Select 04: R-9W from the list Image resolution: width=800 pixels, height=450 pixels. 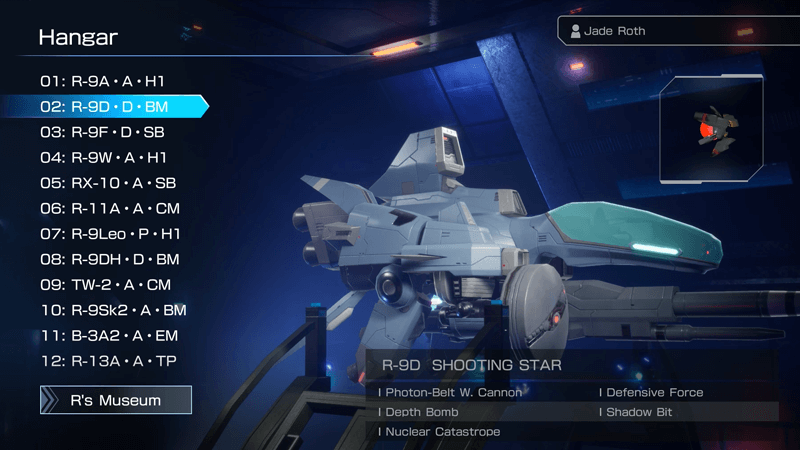click(x=103, y=157)
